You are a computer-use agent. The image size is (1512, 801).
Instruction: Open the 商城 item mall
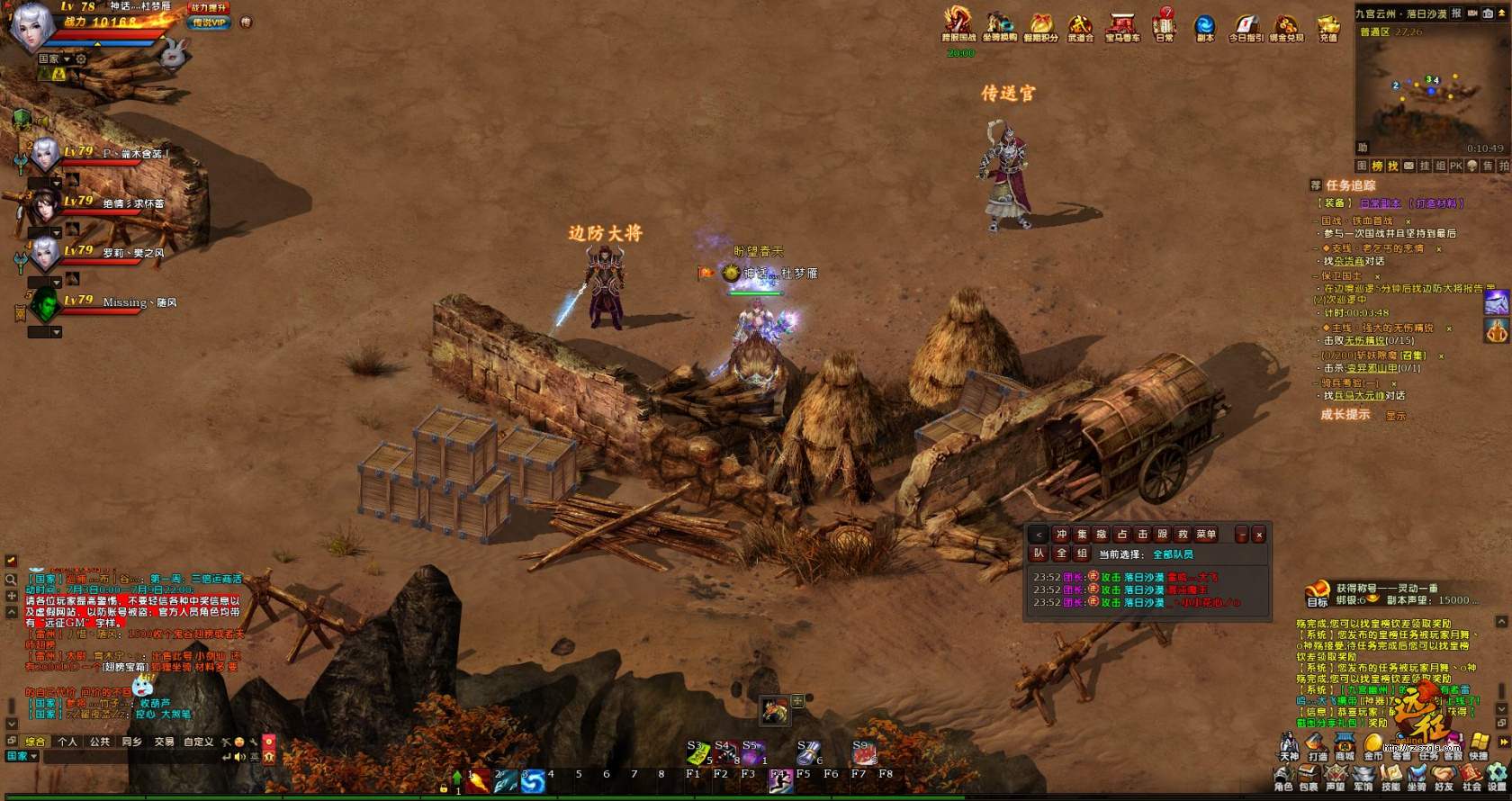pyautogui.click(x=1345, y=745)
